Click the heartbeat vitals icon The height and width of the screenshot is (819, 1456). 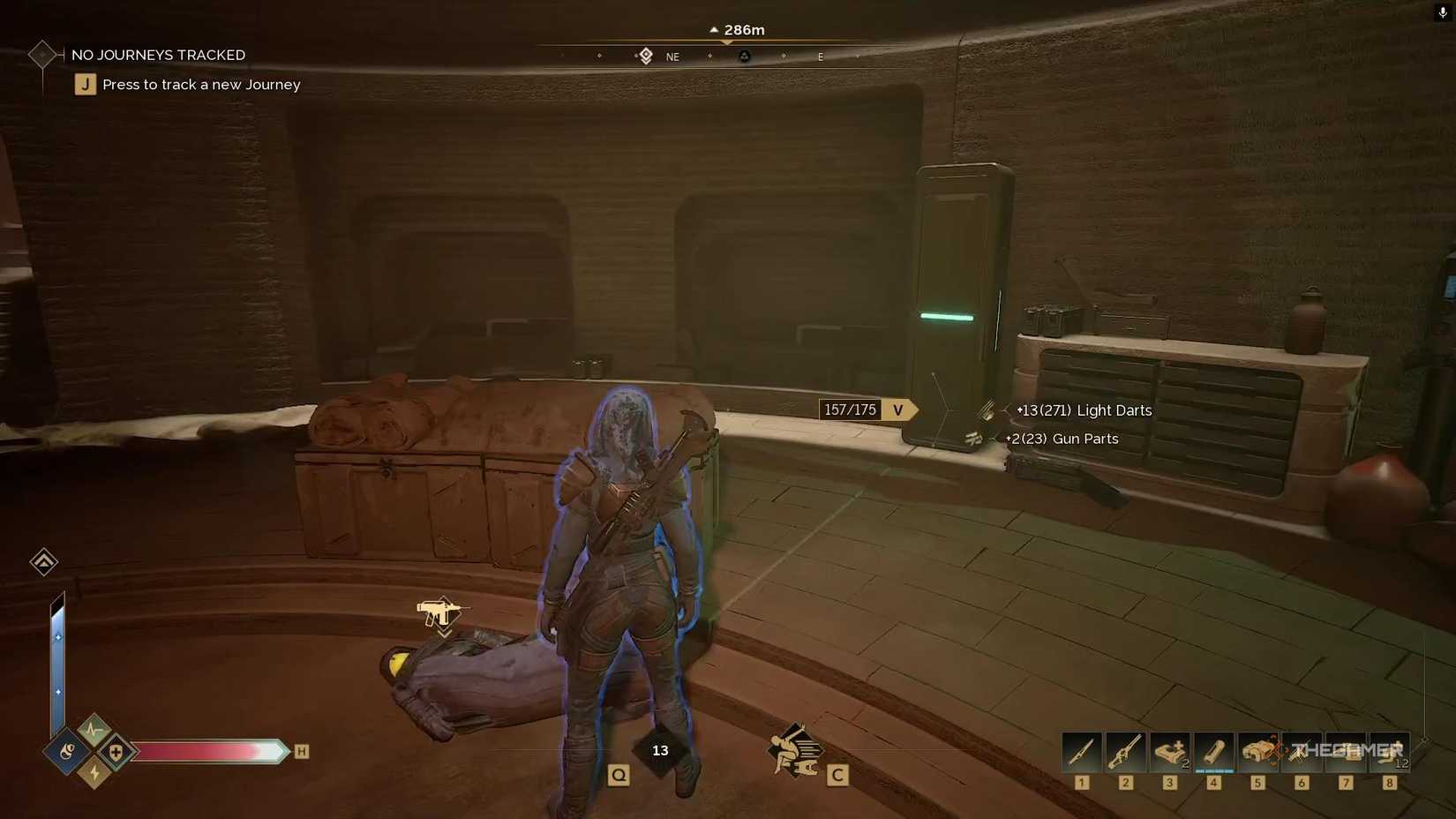(x=93, y=729)
